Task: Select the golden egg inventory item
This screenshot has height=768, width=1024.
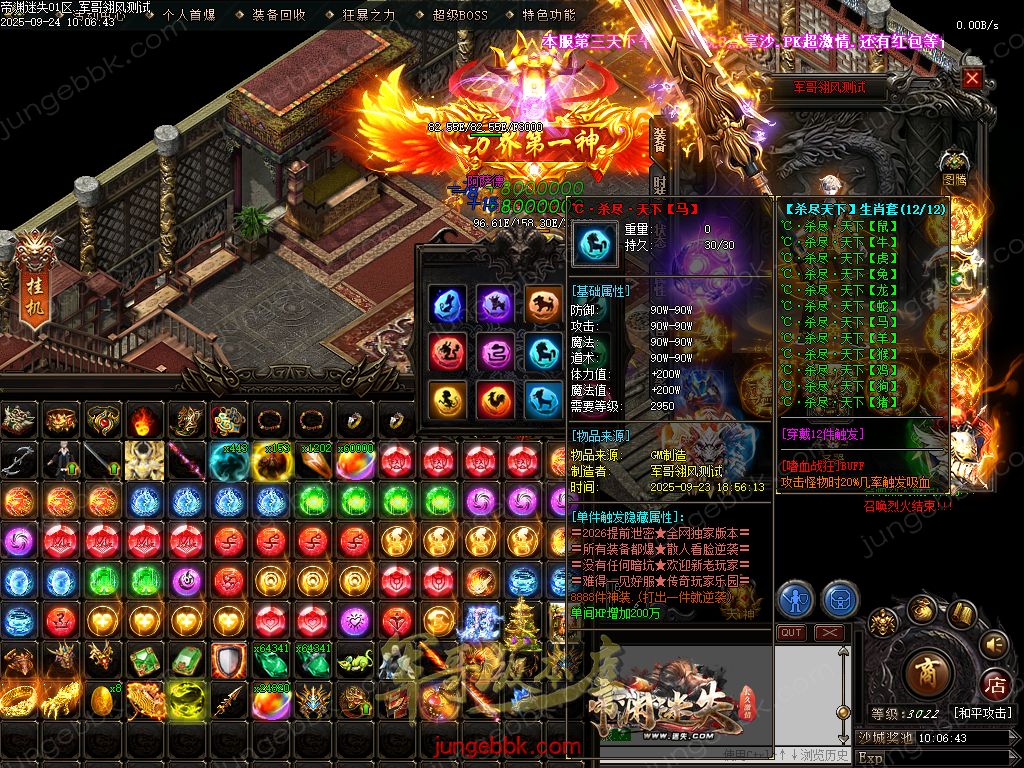Action: (102, 697)
